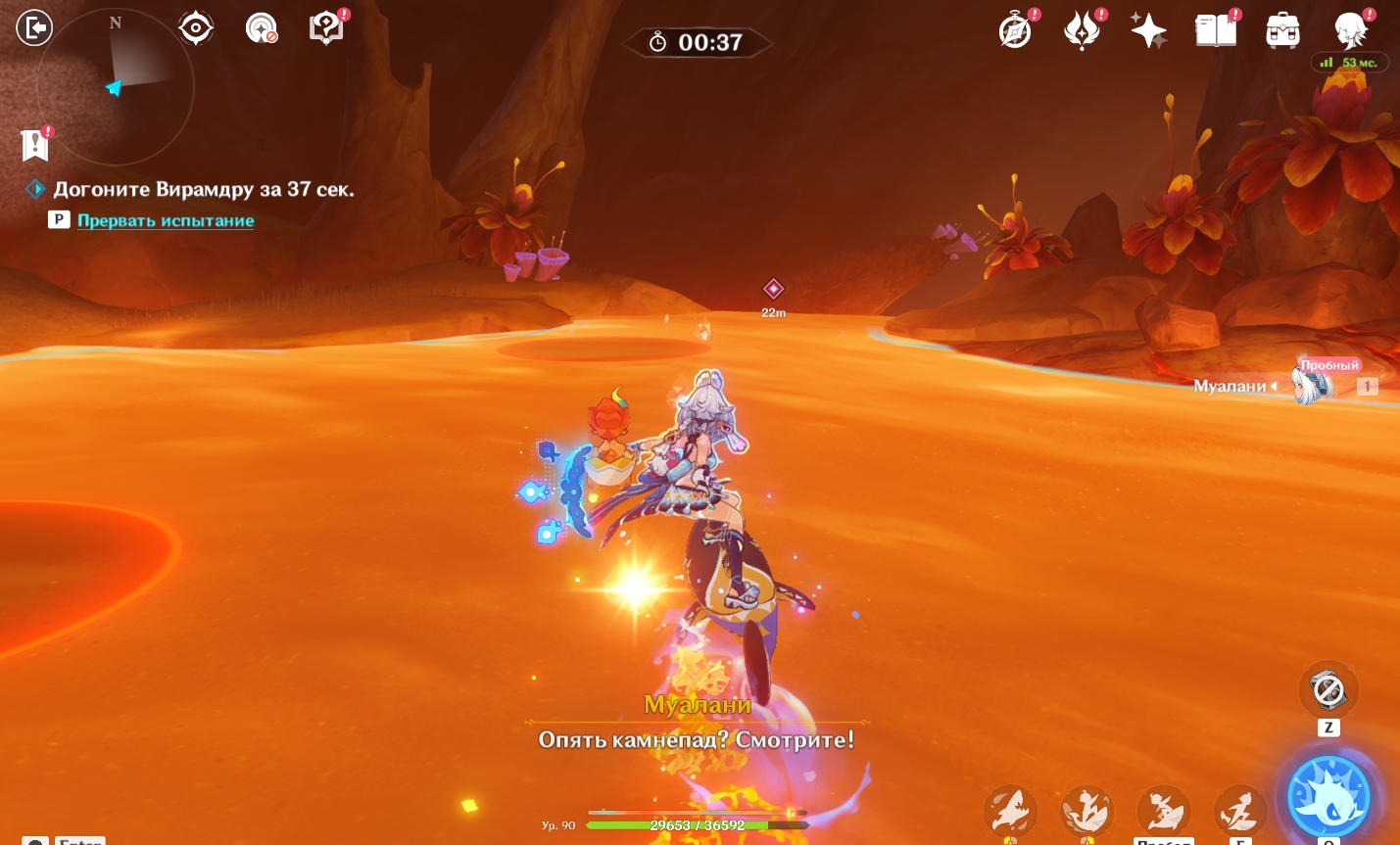Screen dimensions: 1400x845
Task: Select the 'Догоните Вирамдру' objective tracker
Action: coord(203,189)
